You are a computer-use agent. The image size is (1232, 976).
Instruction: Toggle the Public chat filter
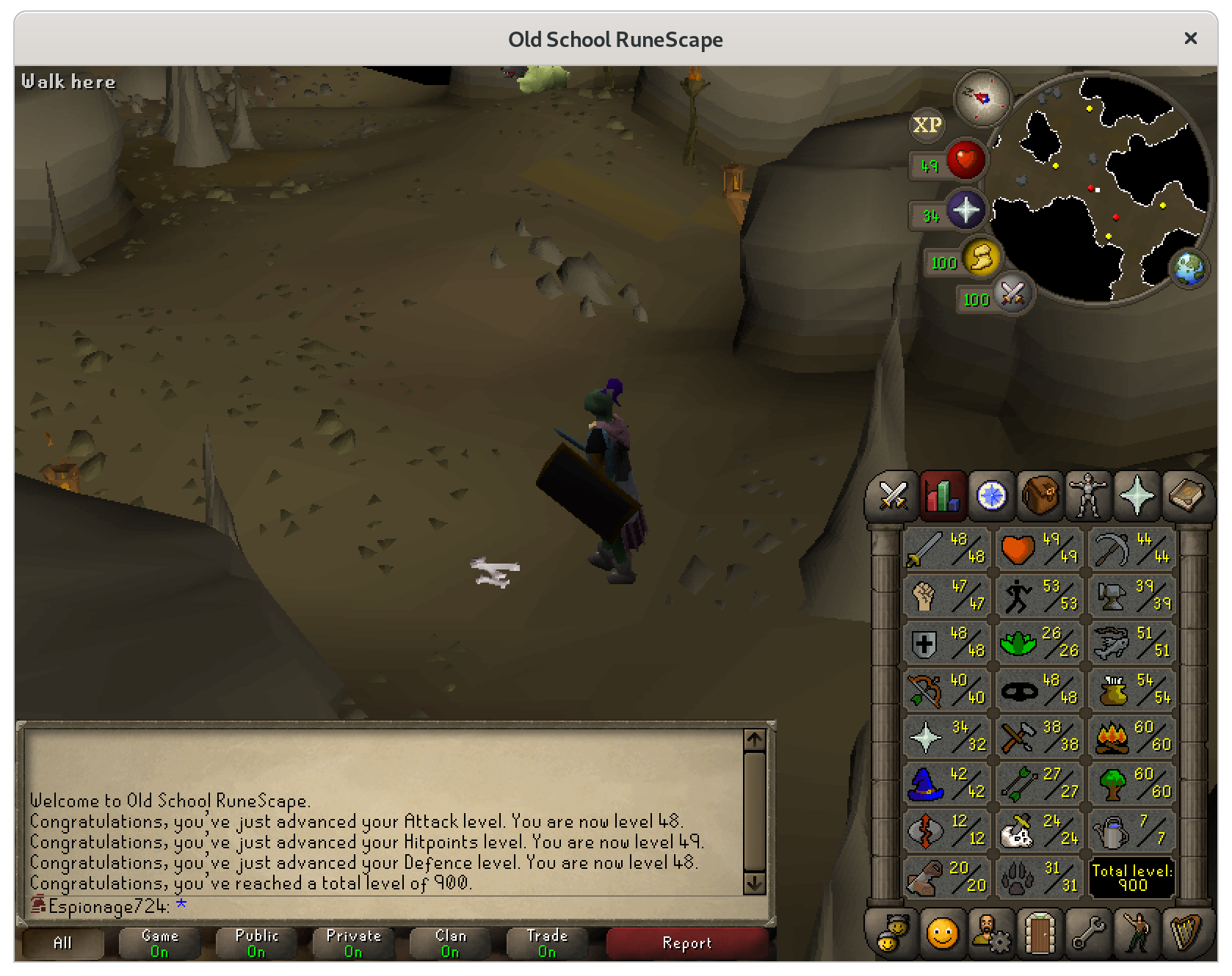click(256, 943)
